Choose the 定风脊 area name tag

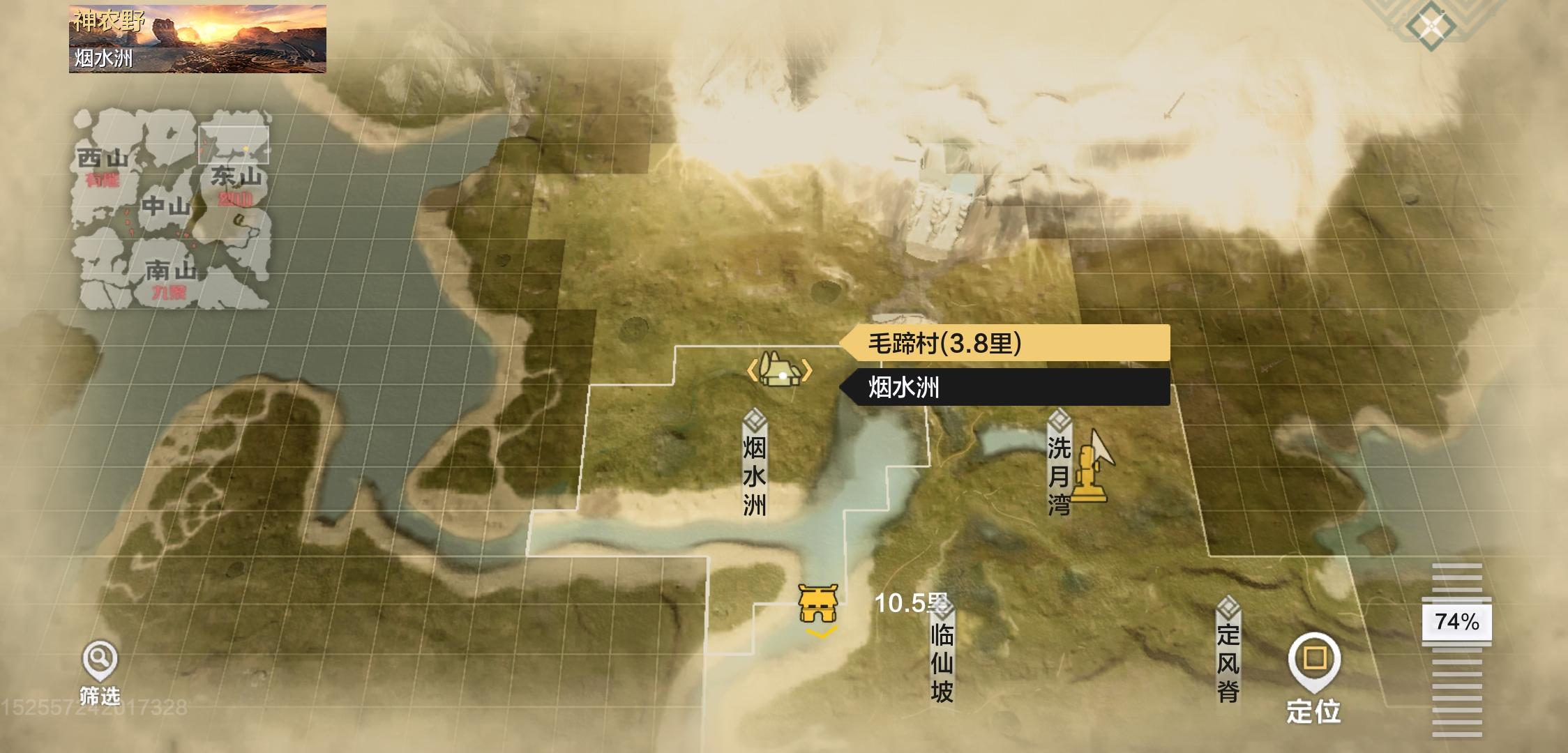(1228, 652)
